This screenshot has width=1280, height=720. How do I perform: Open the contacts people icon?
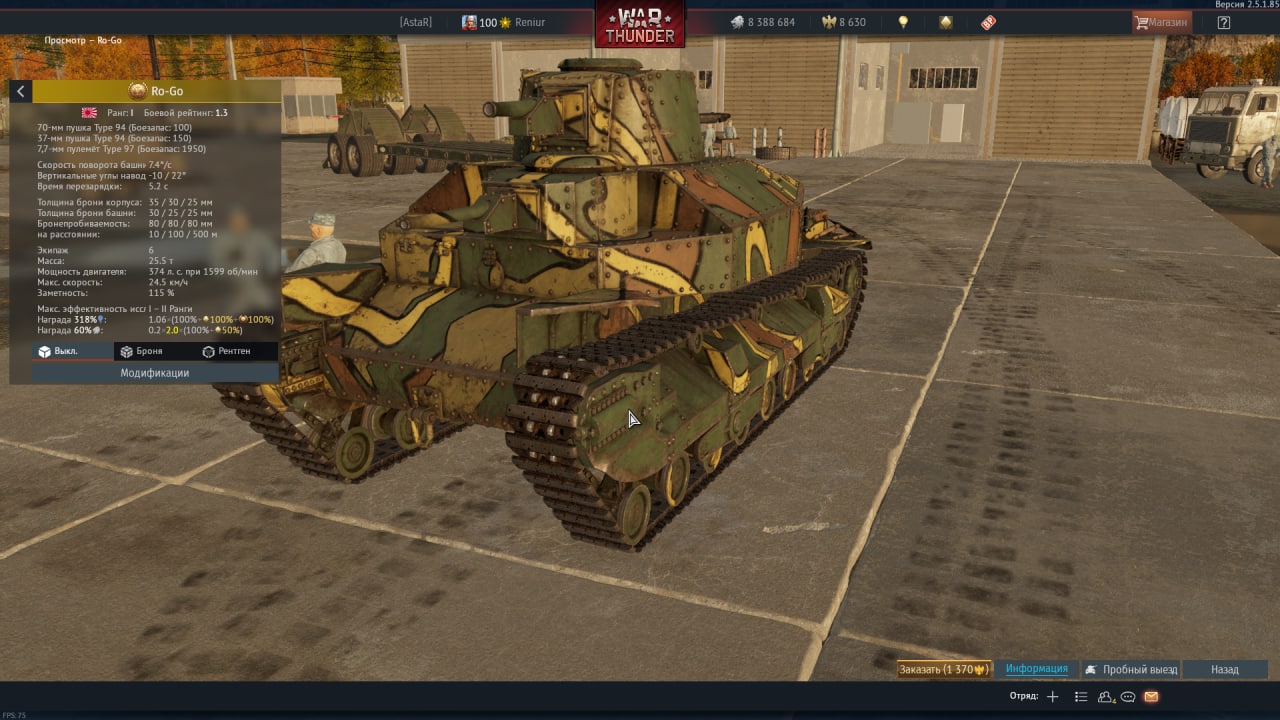[1106, 697]
